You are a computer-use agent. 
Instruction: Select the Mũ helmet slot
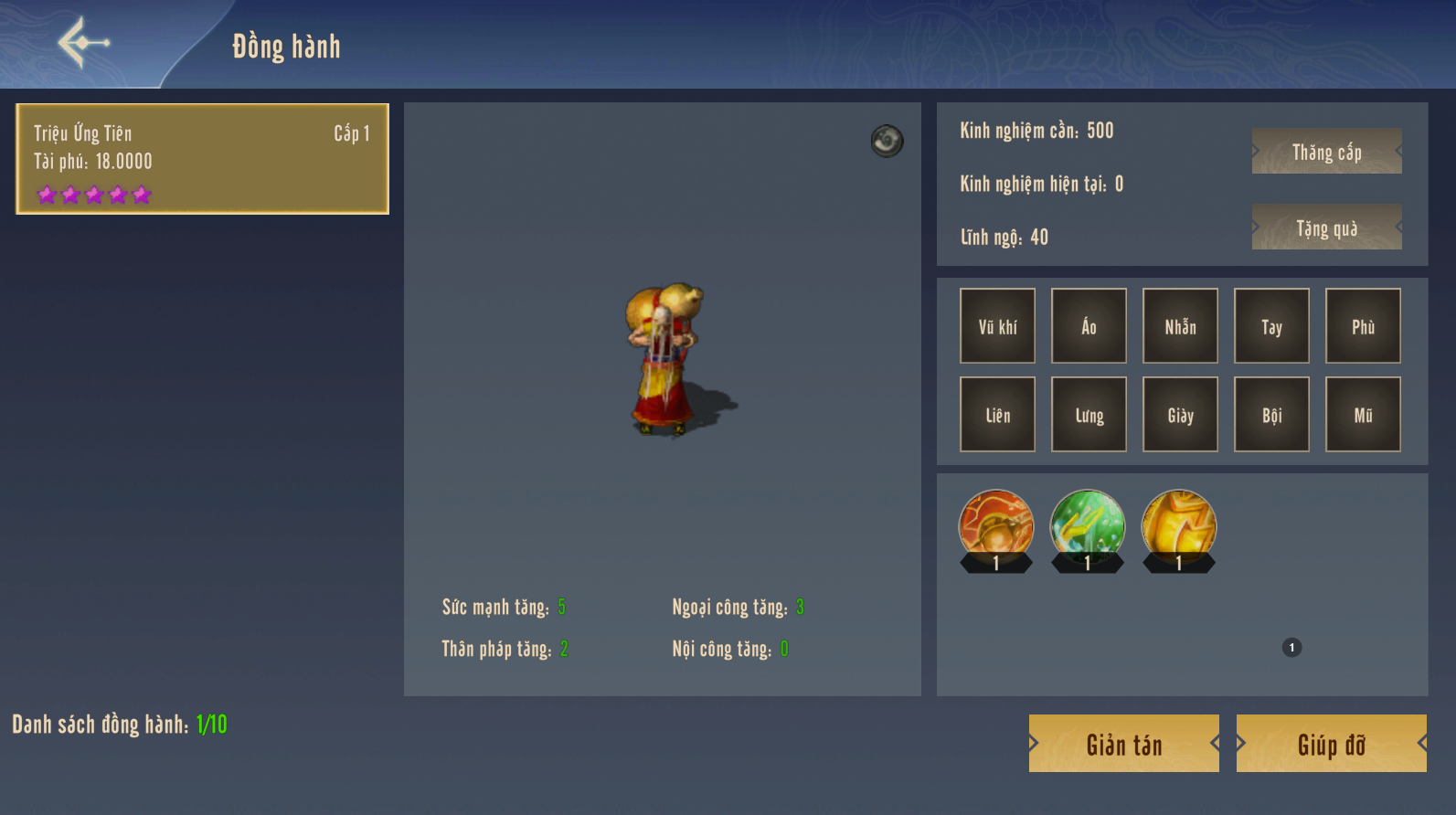[1363, 415]
